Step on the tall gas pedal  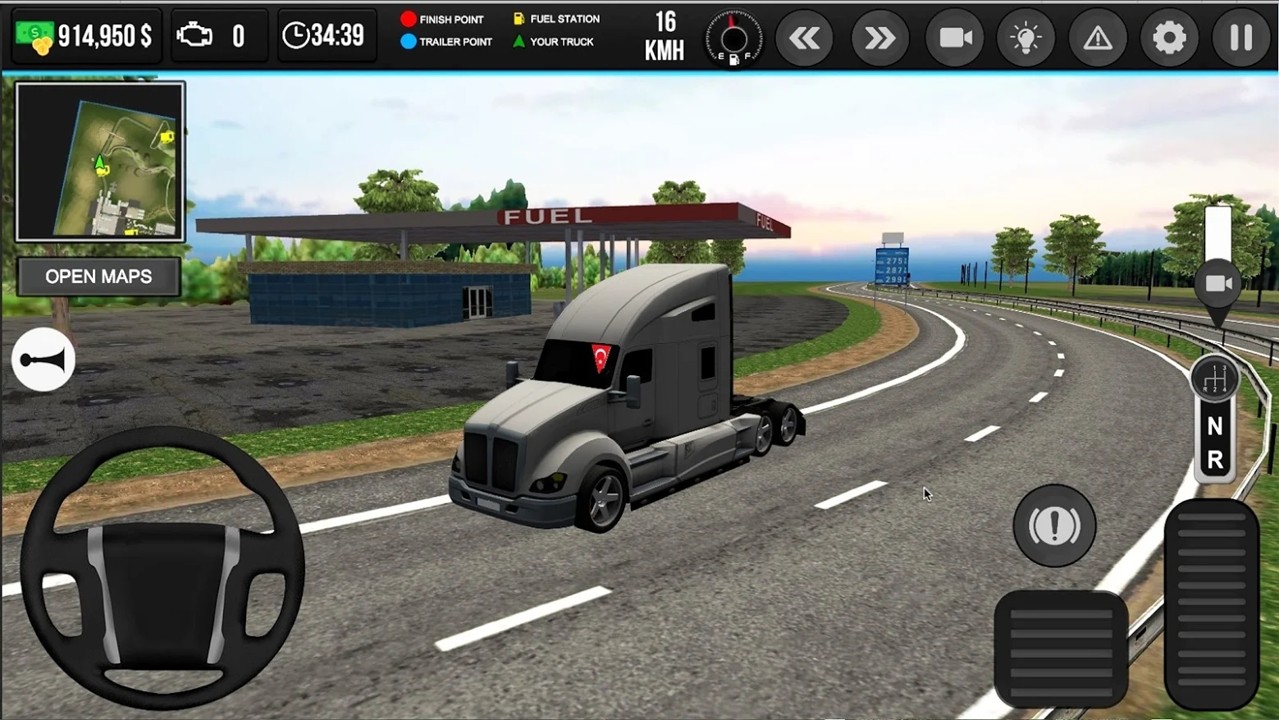(x=1211, y=604)
